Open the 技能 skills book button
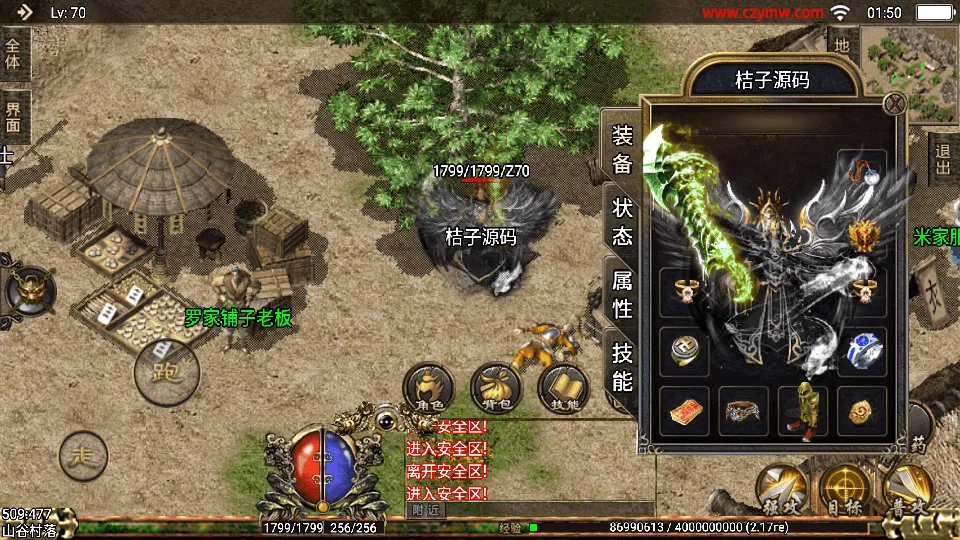Viewport: 960px width, 540px height. (564, 388)
